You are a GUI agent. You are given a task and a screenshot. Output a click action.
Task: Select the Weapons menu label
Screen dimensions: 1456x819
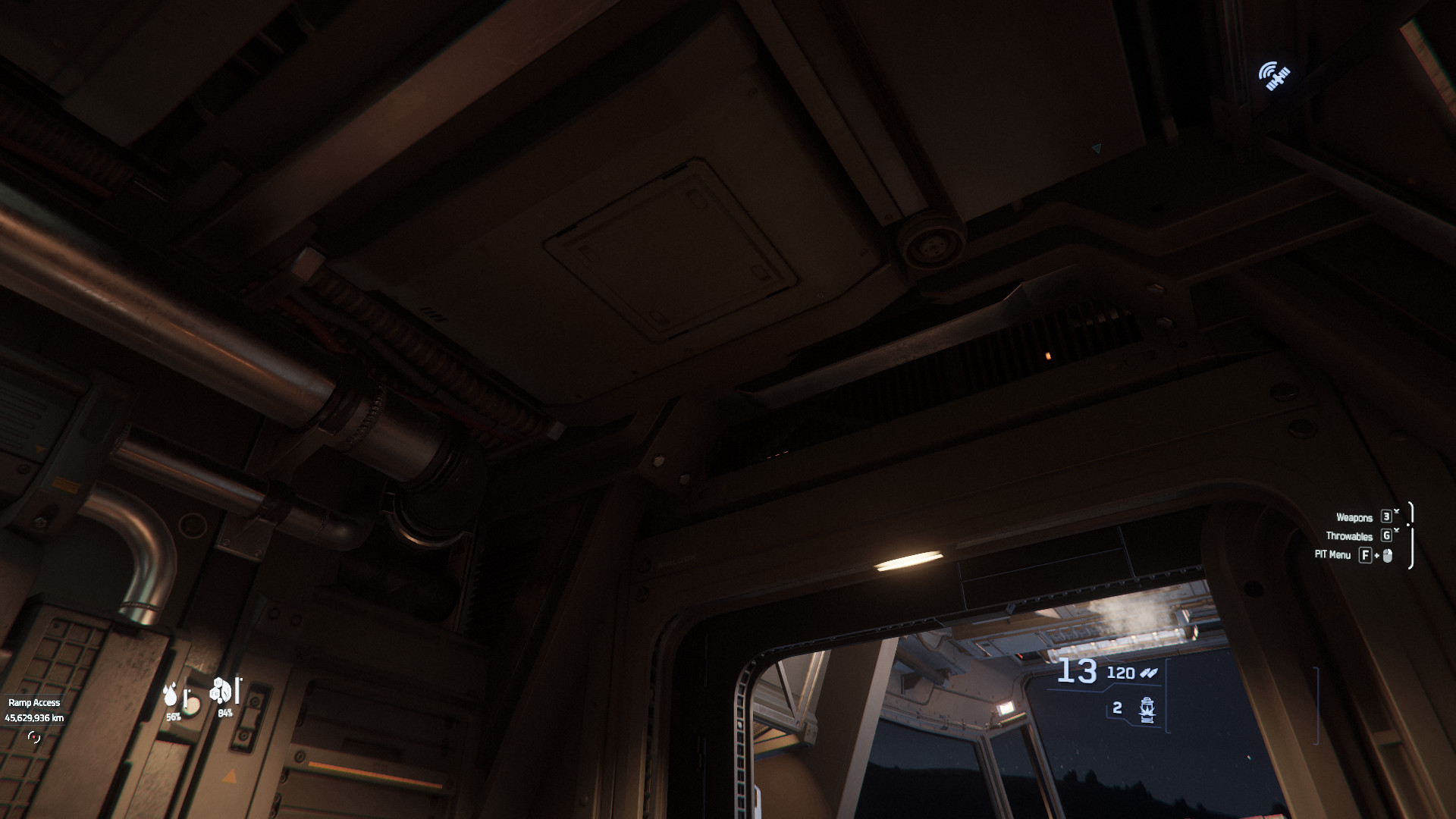pyautogui.click(x=1355, y=517)
